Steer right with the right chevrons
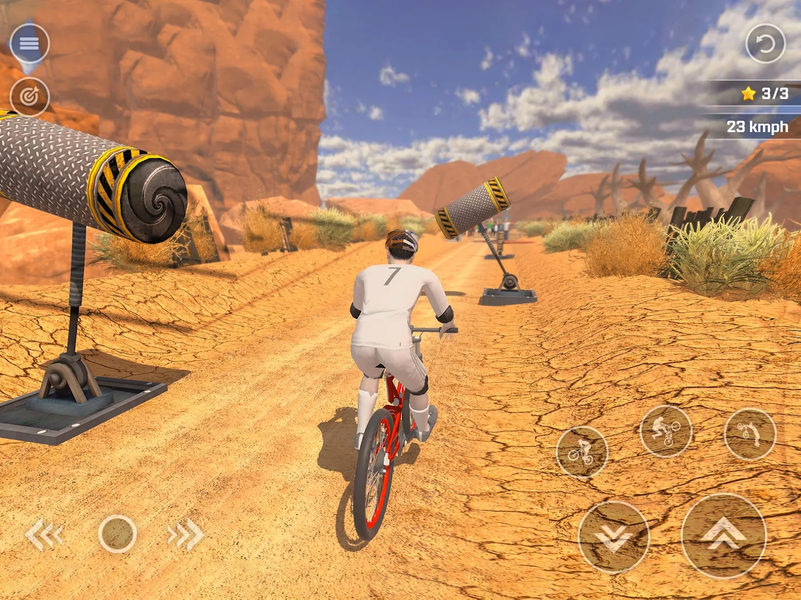 (185, 535)
